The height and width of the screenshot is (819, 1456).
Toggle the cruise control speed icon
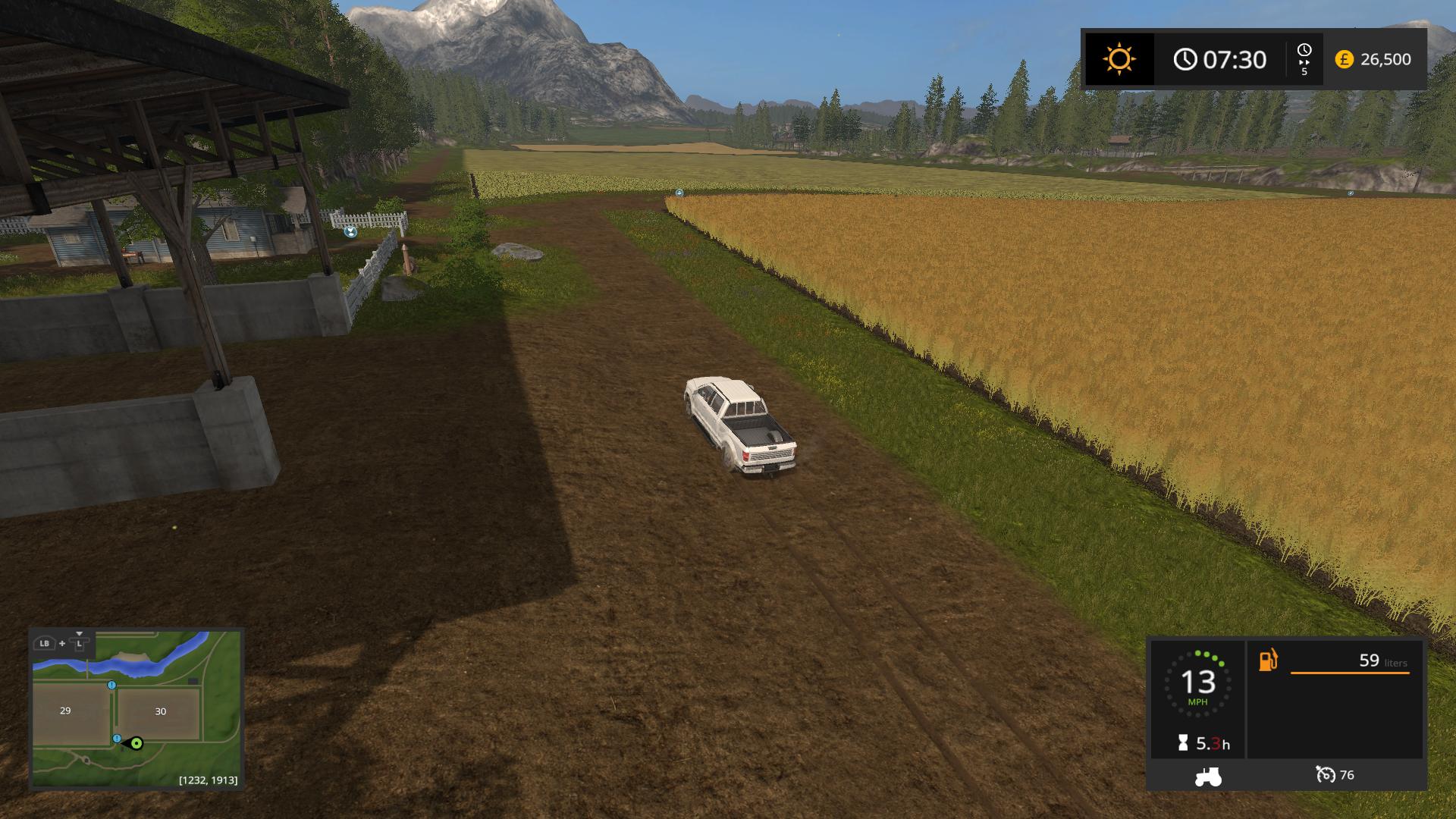click(x=1325, y=775)
